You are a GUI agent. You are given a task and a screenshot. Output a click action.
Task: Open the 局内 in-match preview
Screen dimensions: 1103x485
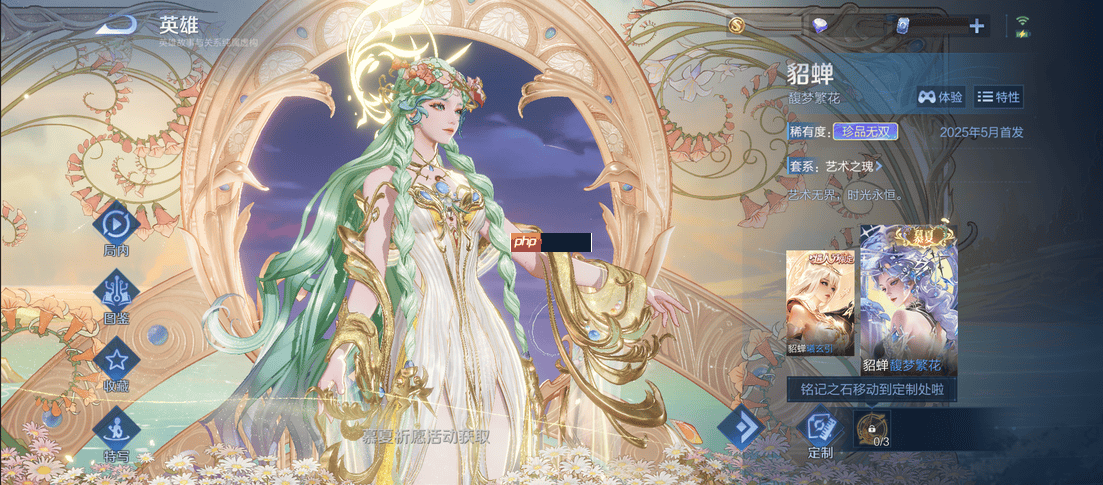tap(116, 223)
